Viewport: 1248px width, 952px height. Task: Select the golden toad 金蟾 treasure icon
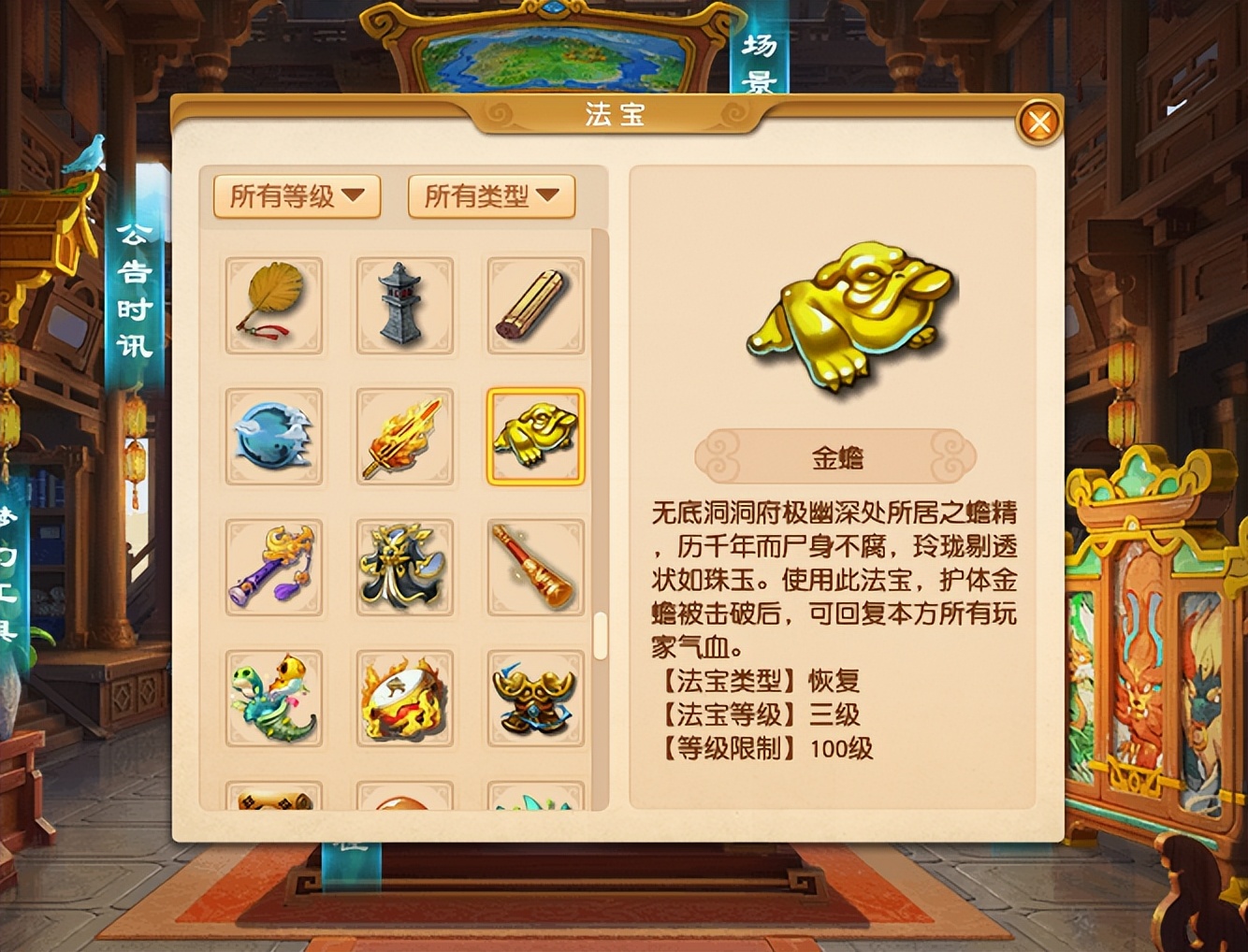tap(534, 438)
